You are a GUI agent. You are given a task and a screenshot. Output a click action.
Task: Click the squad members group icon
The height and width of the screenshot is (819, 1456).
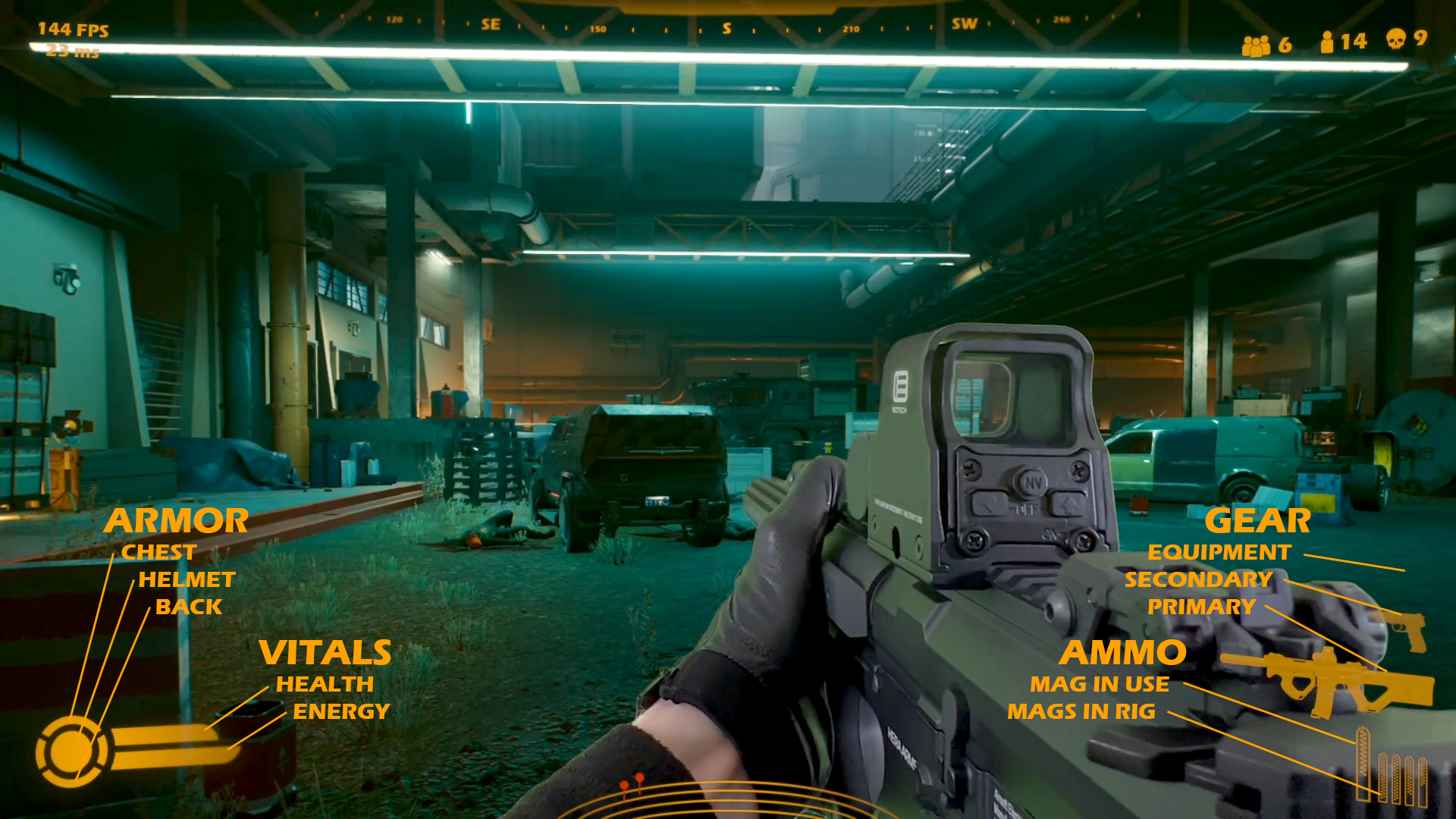1255,45
